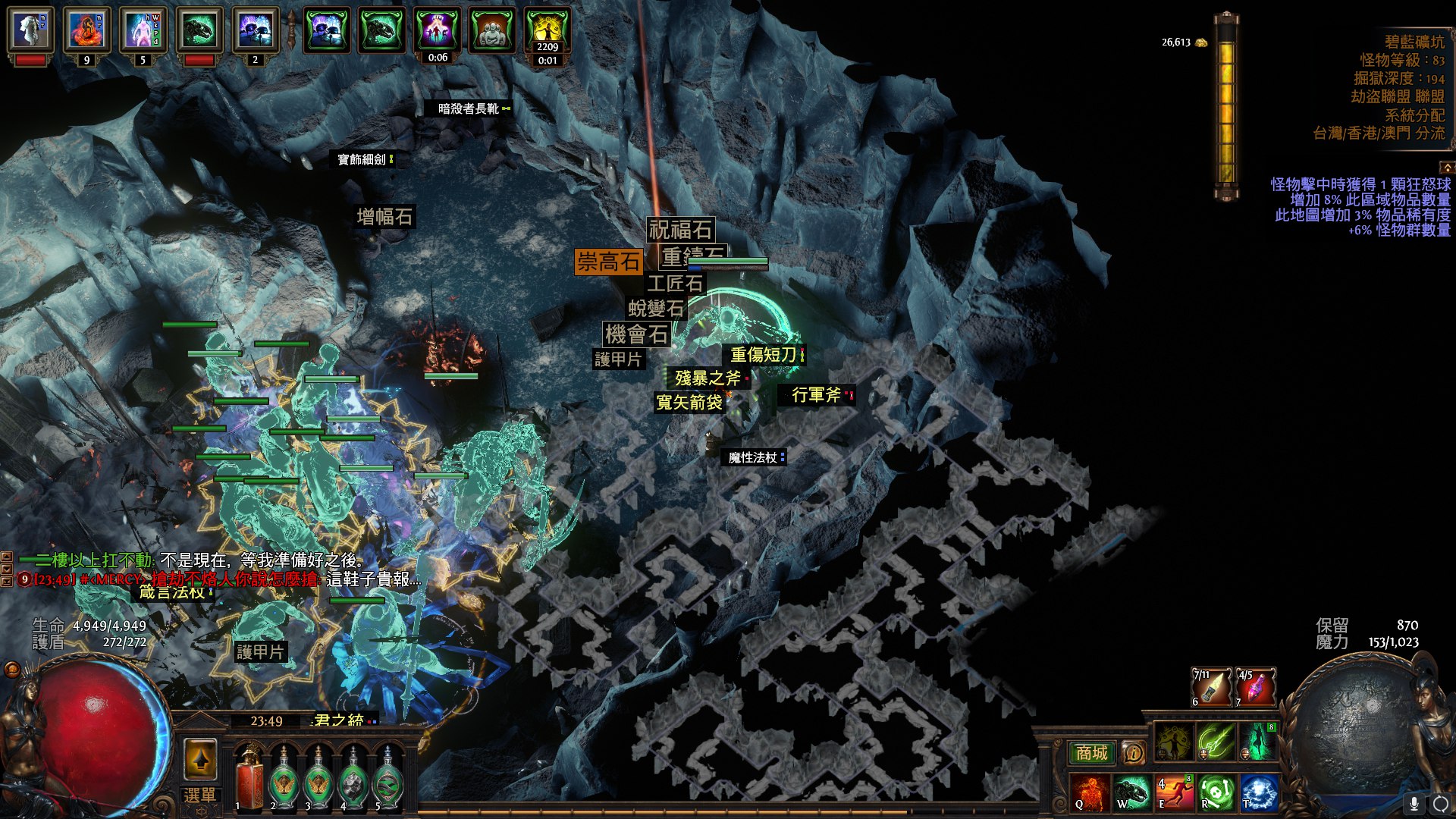
Task: Select the yellow aura figure skill slot
Action: click(x=1174, y=741)
